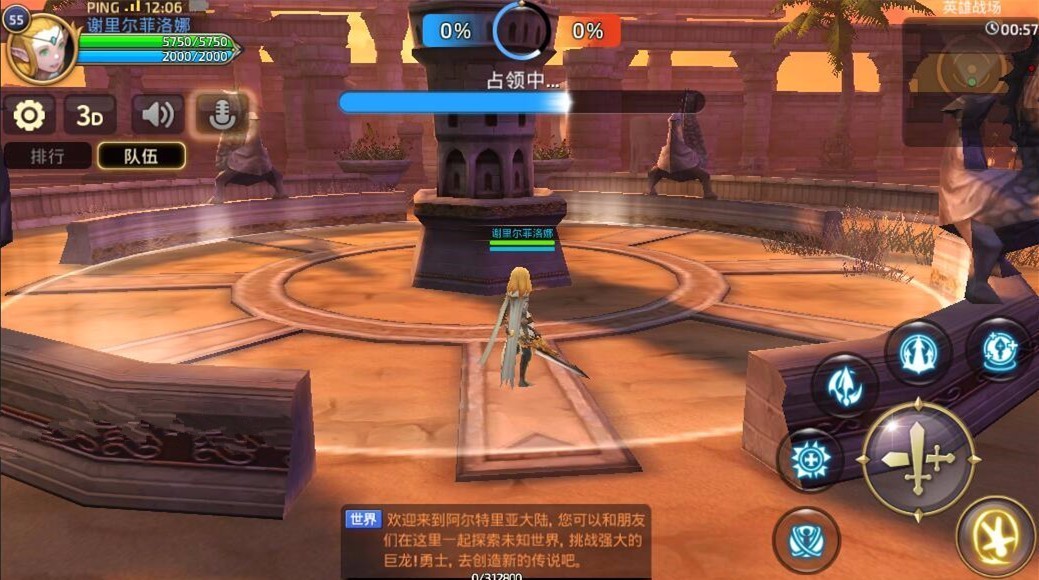
Task: Activate the golden tumbling figure dodge skill
Action: point(995,537)
